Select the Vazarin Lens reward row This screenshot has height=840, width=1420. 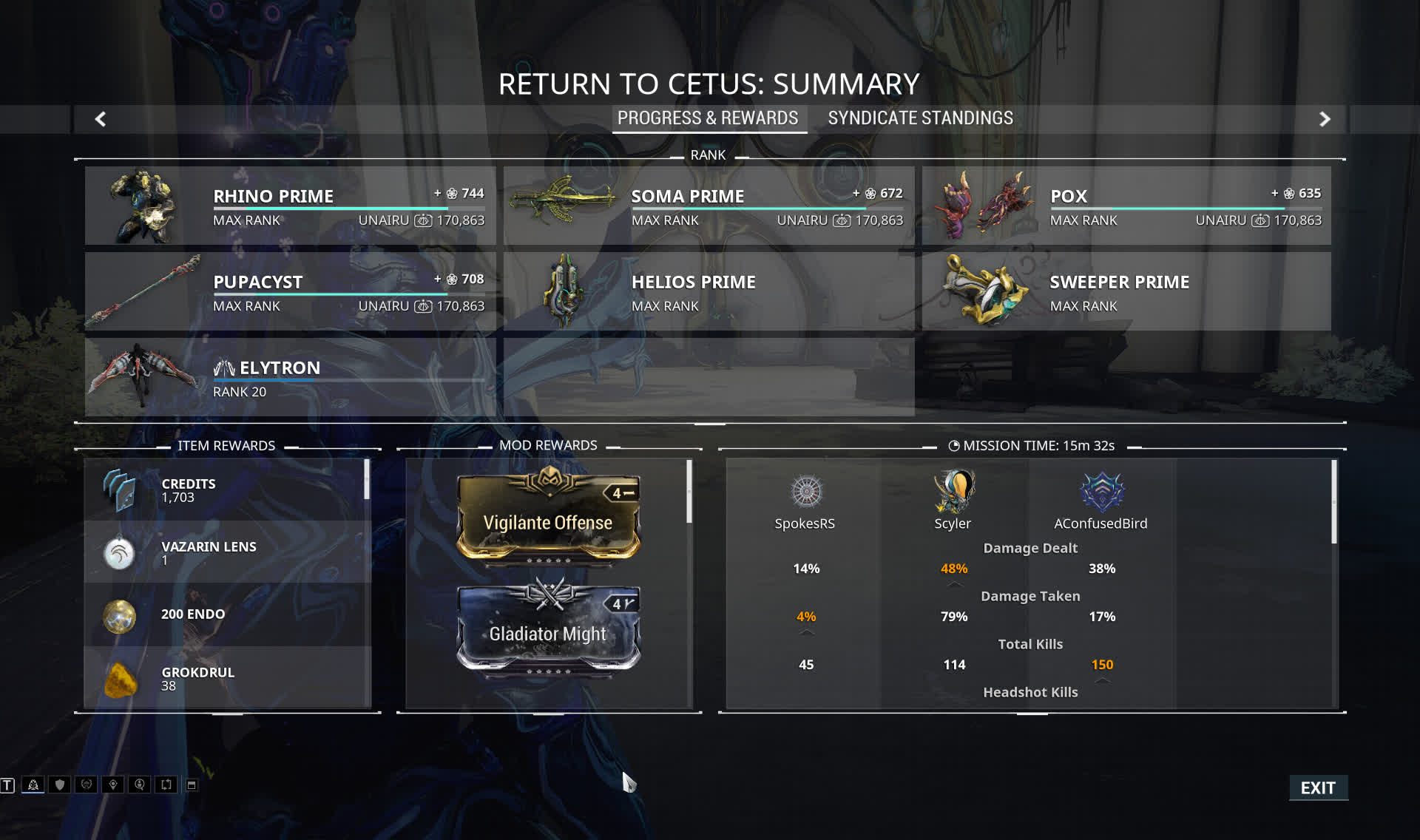pos(227,552)
